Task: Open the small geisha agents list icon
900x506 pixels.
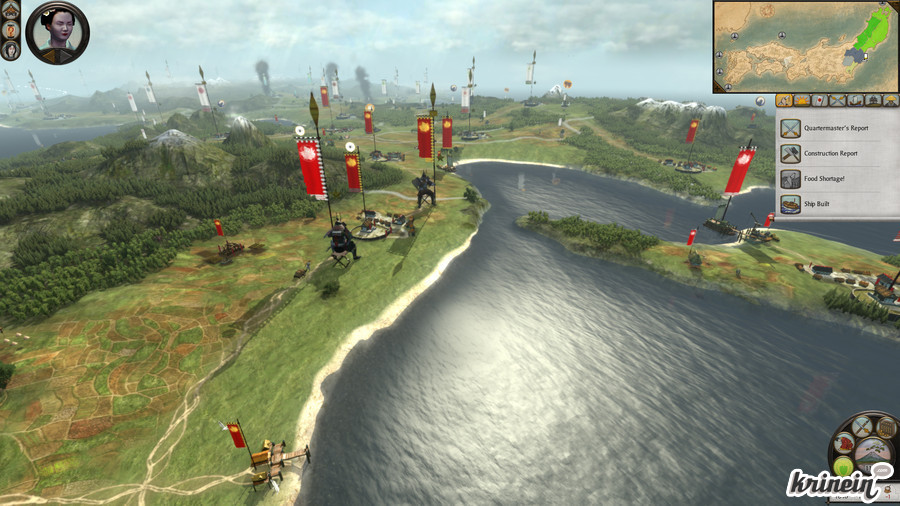Action: 11,48
